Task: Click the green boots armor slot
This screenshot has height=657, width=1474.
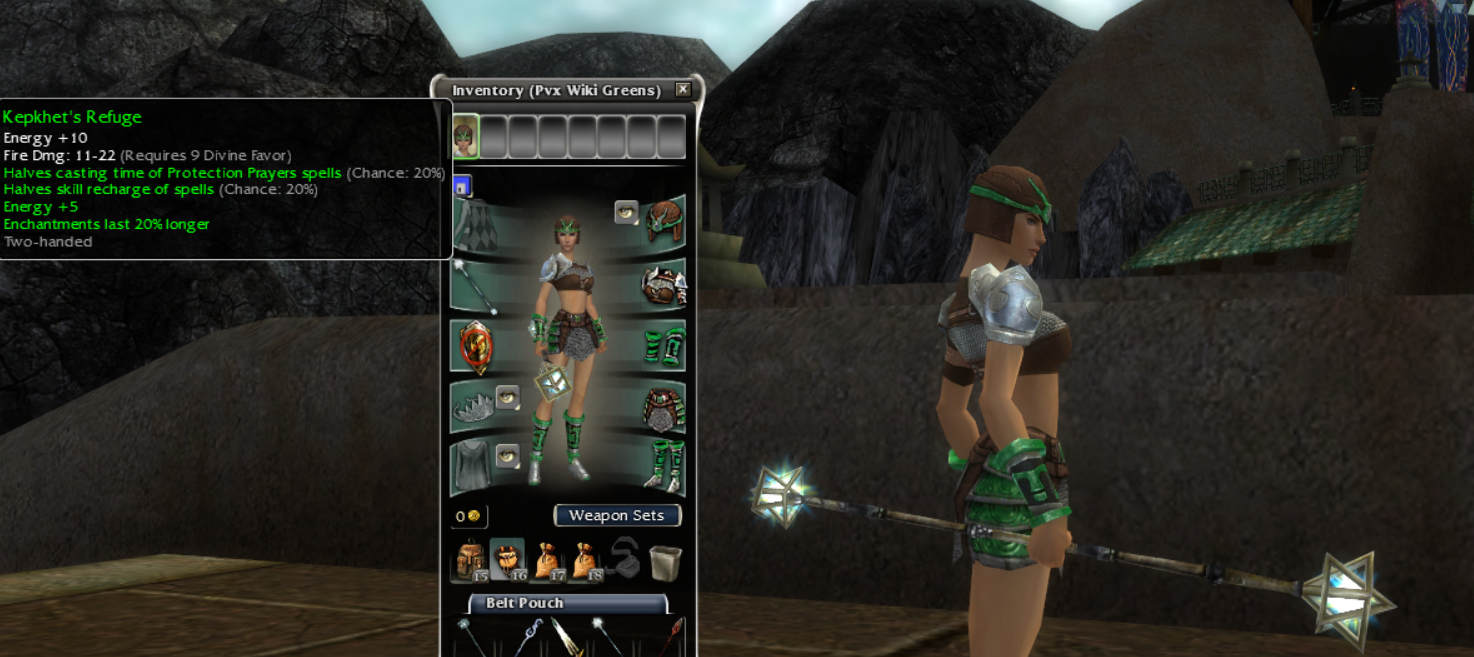Action: (664, 465)
